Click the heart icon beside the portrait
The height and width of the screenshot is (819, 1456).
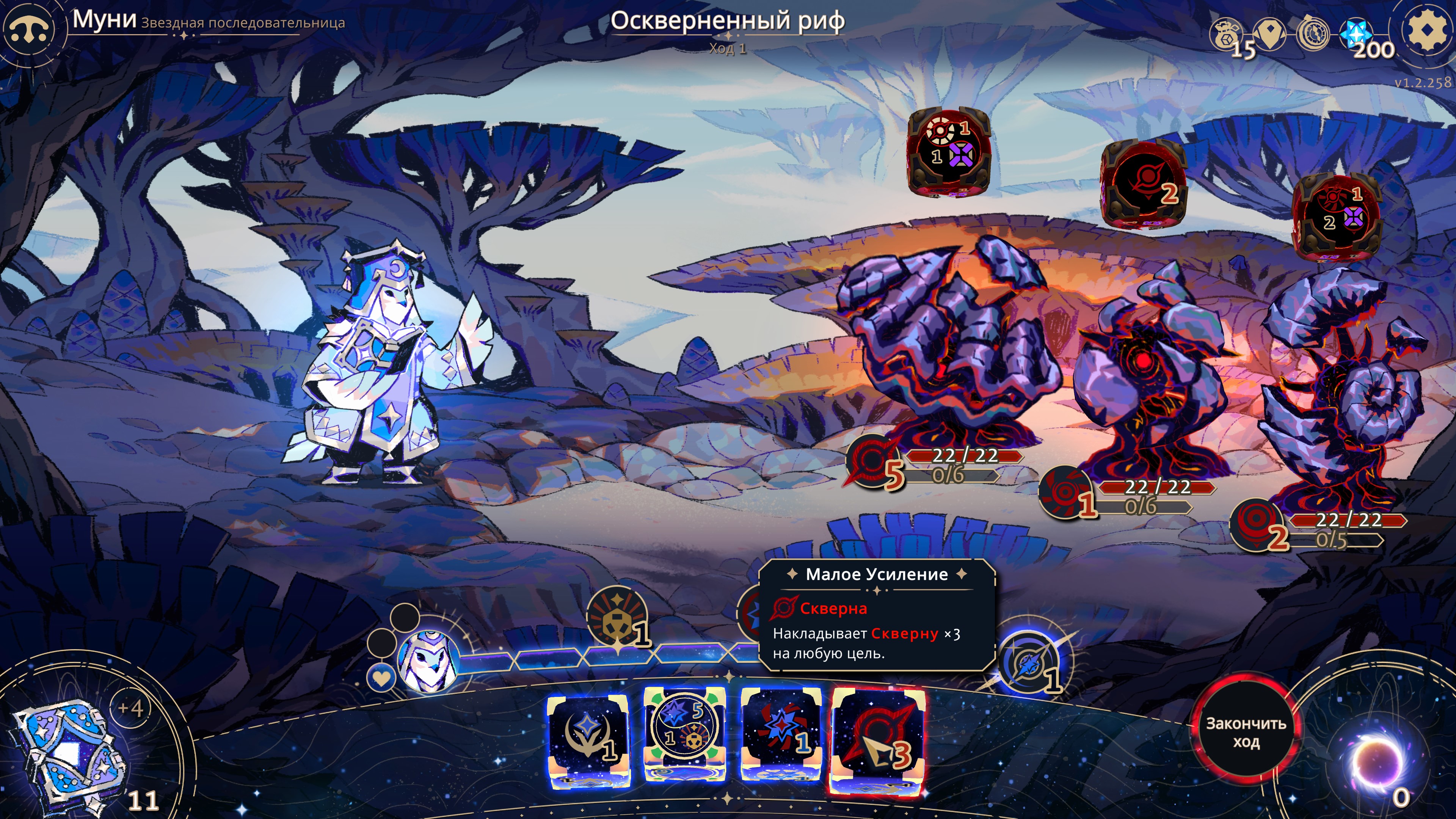click(381, 677)
